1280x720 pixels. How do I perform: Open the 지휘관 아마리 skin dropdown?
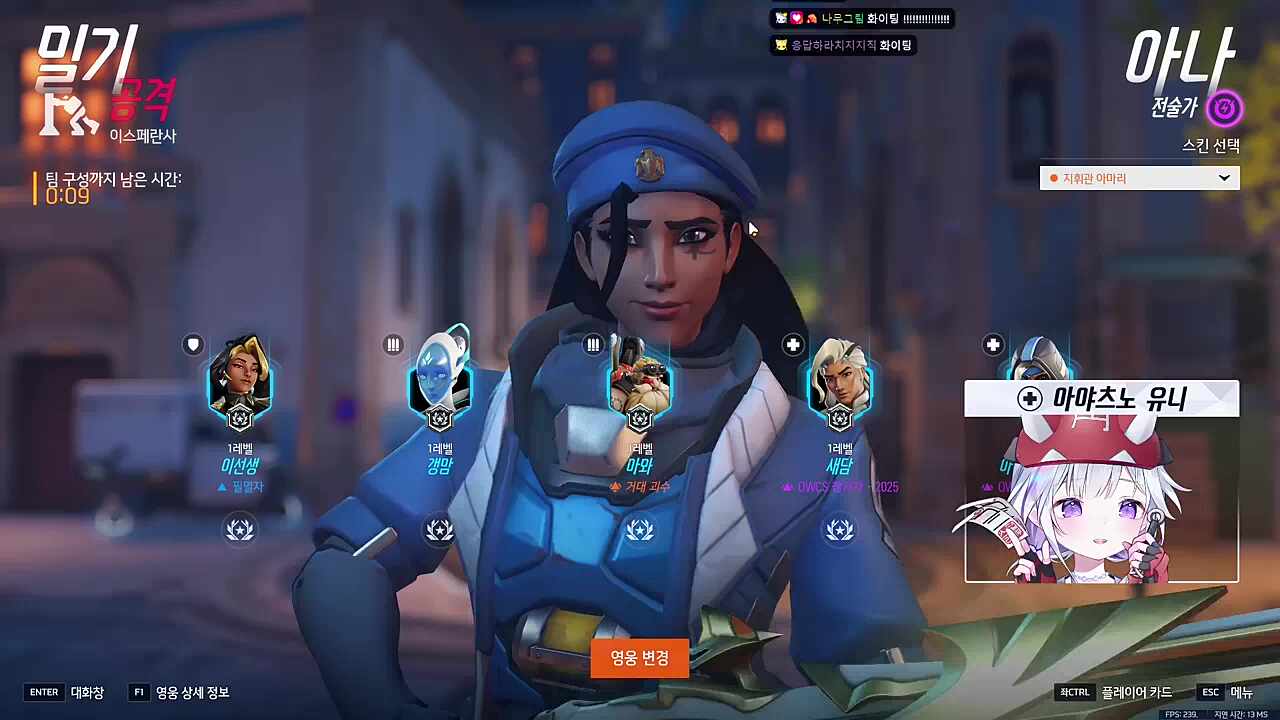click(1138, 177)
